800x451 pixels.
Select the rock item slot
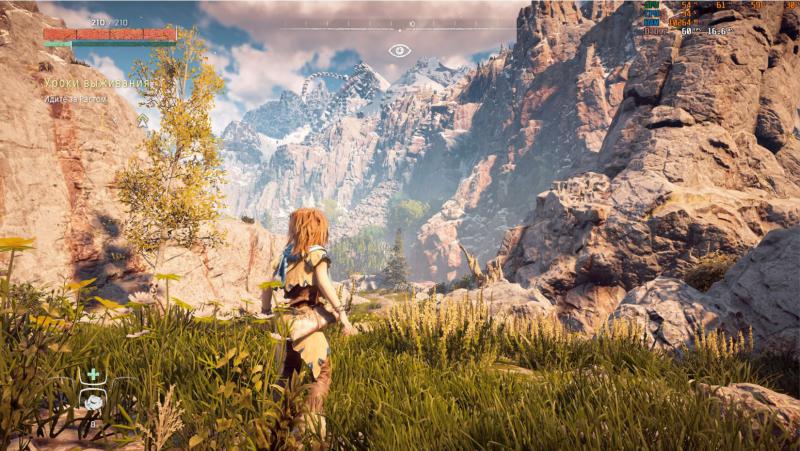[93, 401]
